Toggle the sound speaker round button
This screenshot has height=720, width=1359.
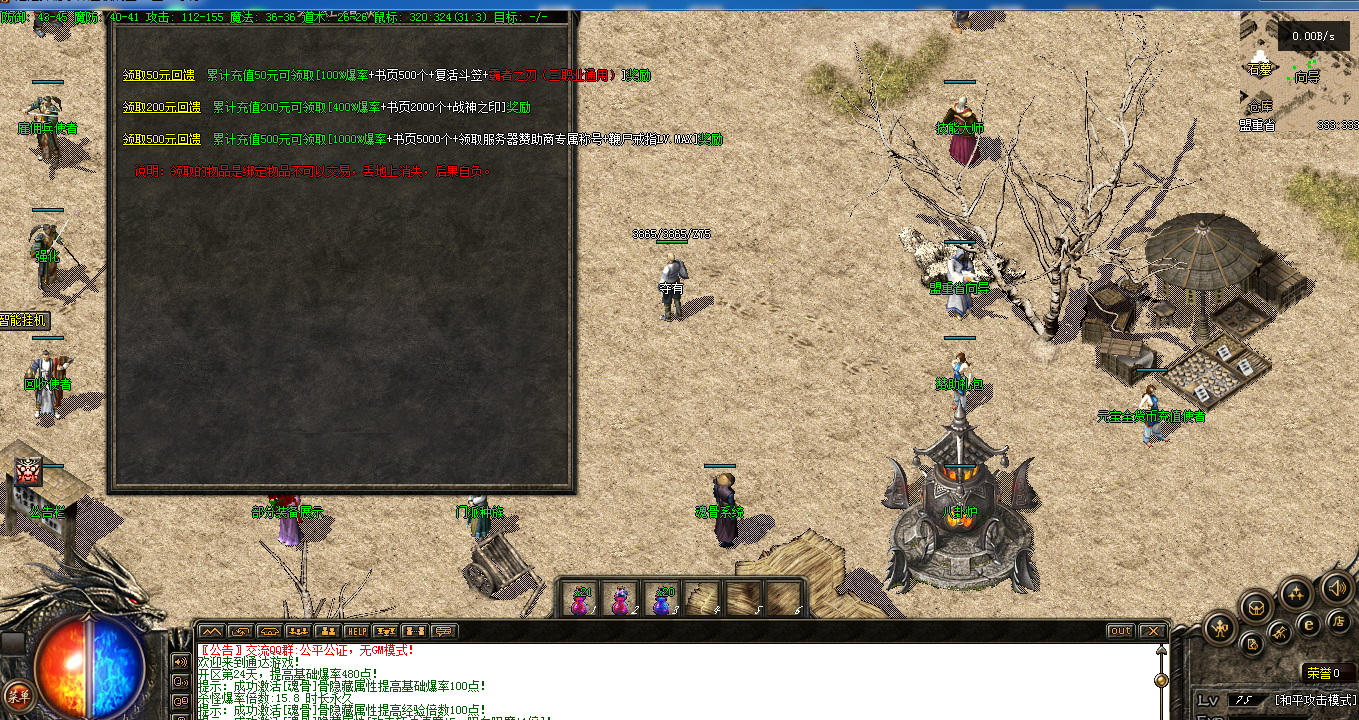click(x=1336, y=587)
